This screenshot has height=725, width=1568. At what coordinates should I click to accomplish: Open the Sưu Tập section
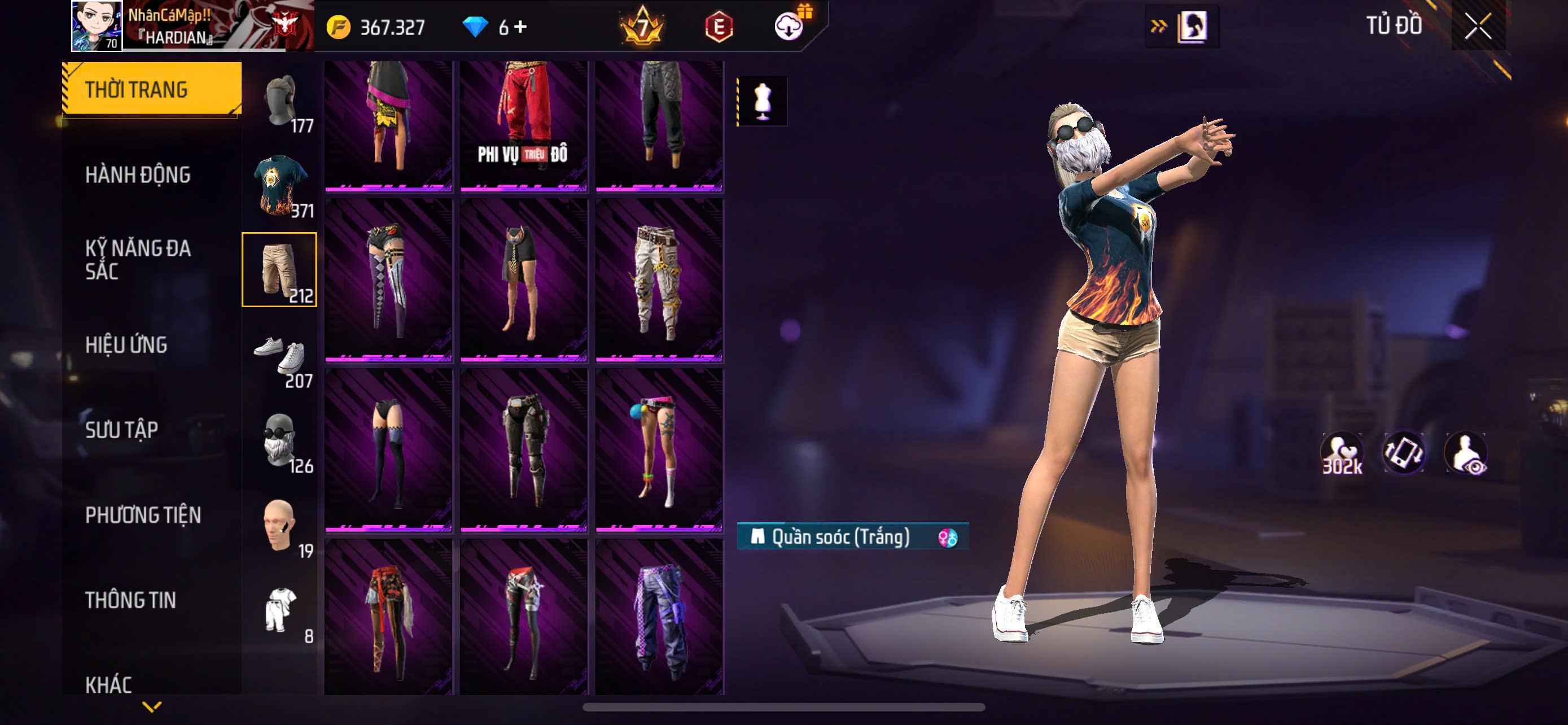(x=121, y=430)
